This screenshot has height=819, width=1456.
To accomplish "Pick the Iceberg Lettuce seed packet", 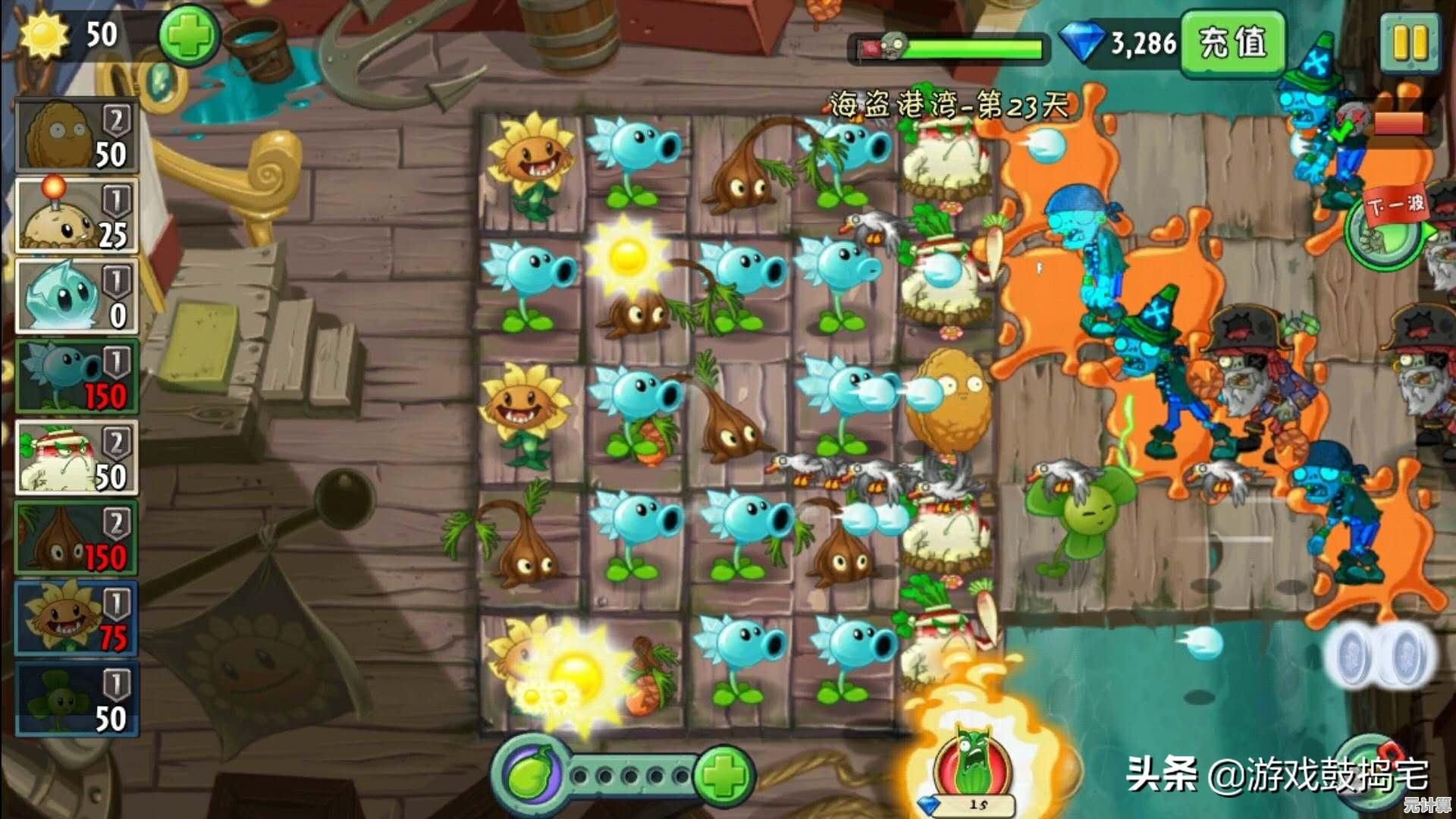I will (x=77, y=297).
